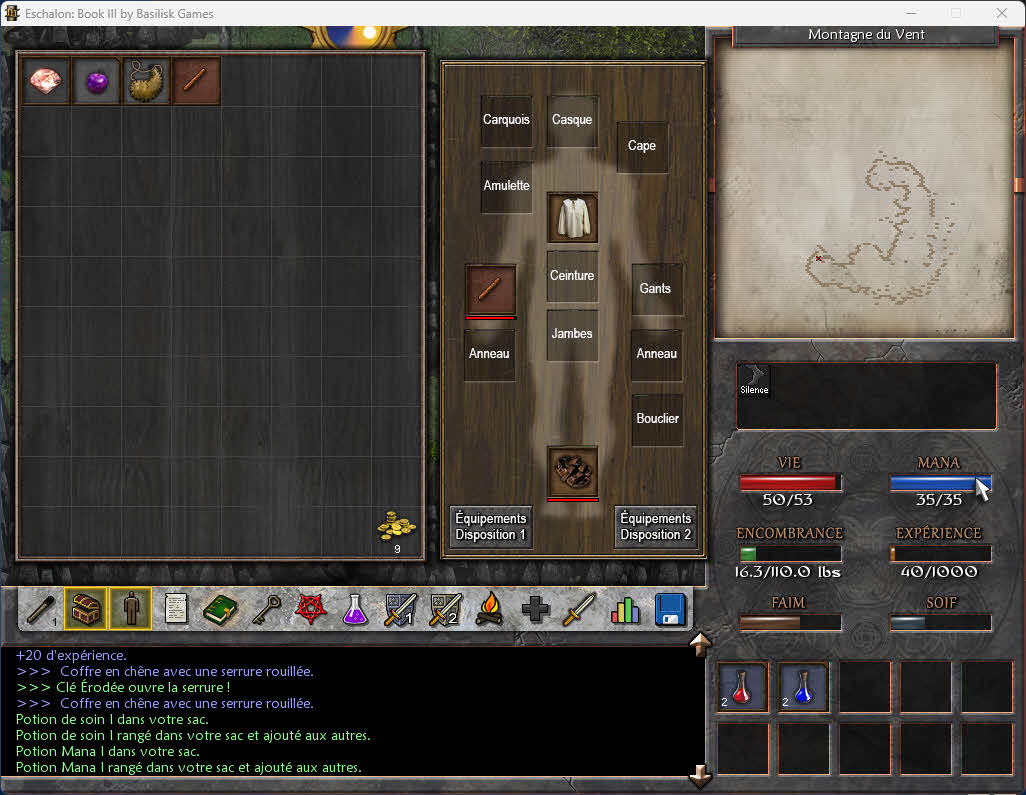The width and height of the screenshot is (1026, 795).
Task: Use the red healing potion quick slot
Action: pos(742,686)
